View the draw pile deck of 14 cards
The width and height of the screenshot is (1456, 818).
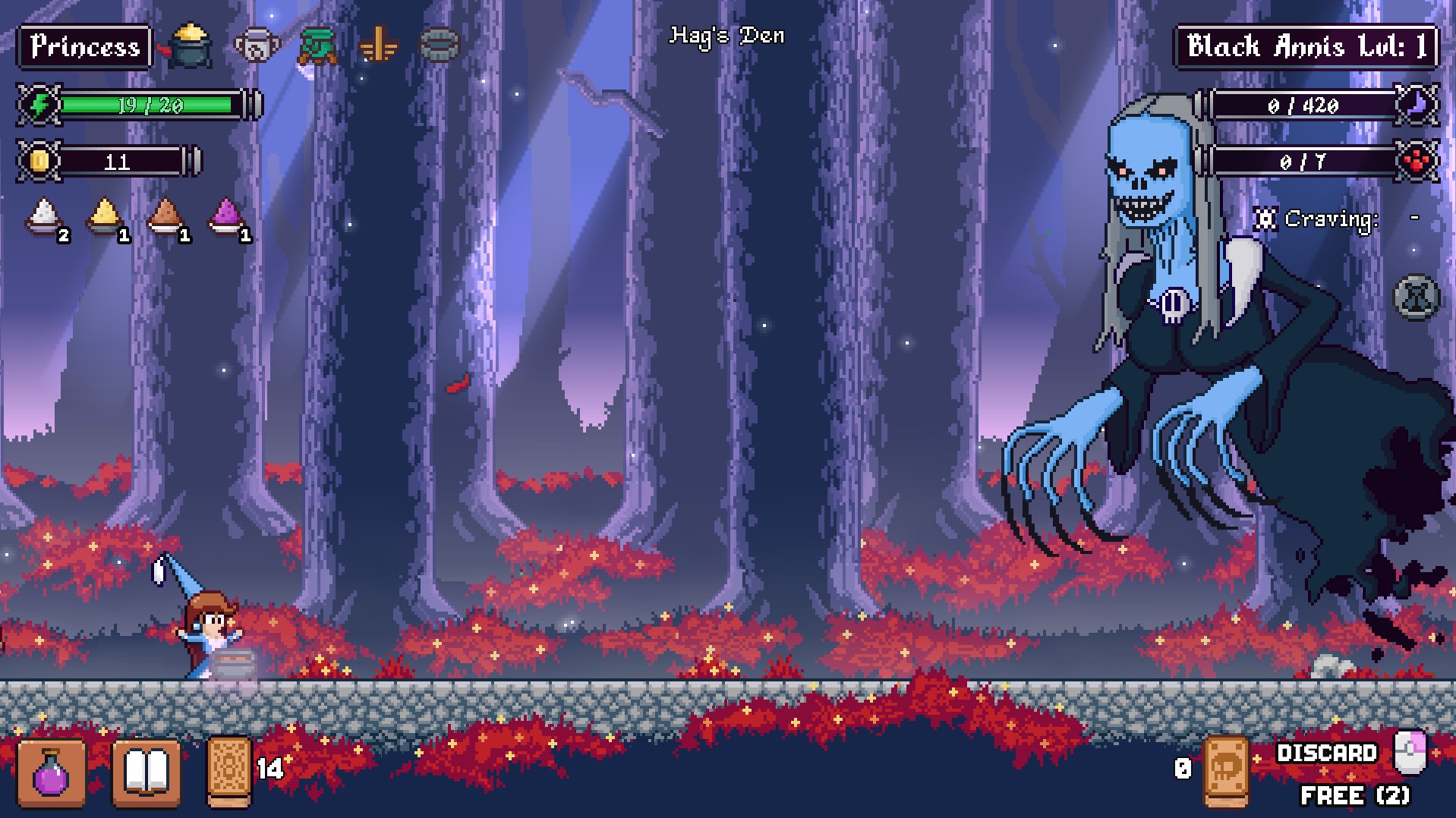[x=229, y=771]
